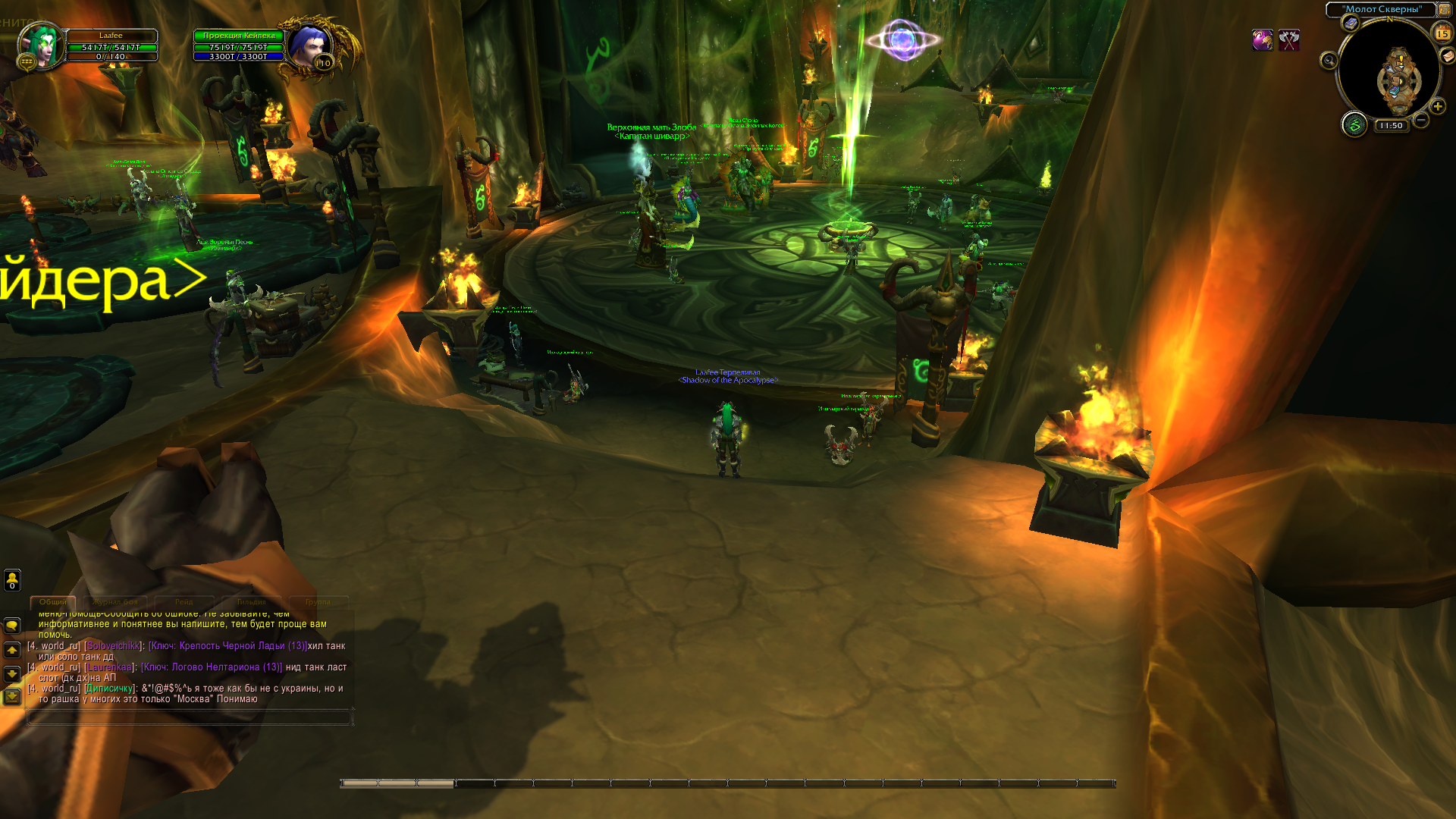Click the purple orb buff icon
Viewport: 1456px width, 819px height.
click(x=1262, y=40)
